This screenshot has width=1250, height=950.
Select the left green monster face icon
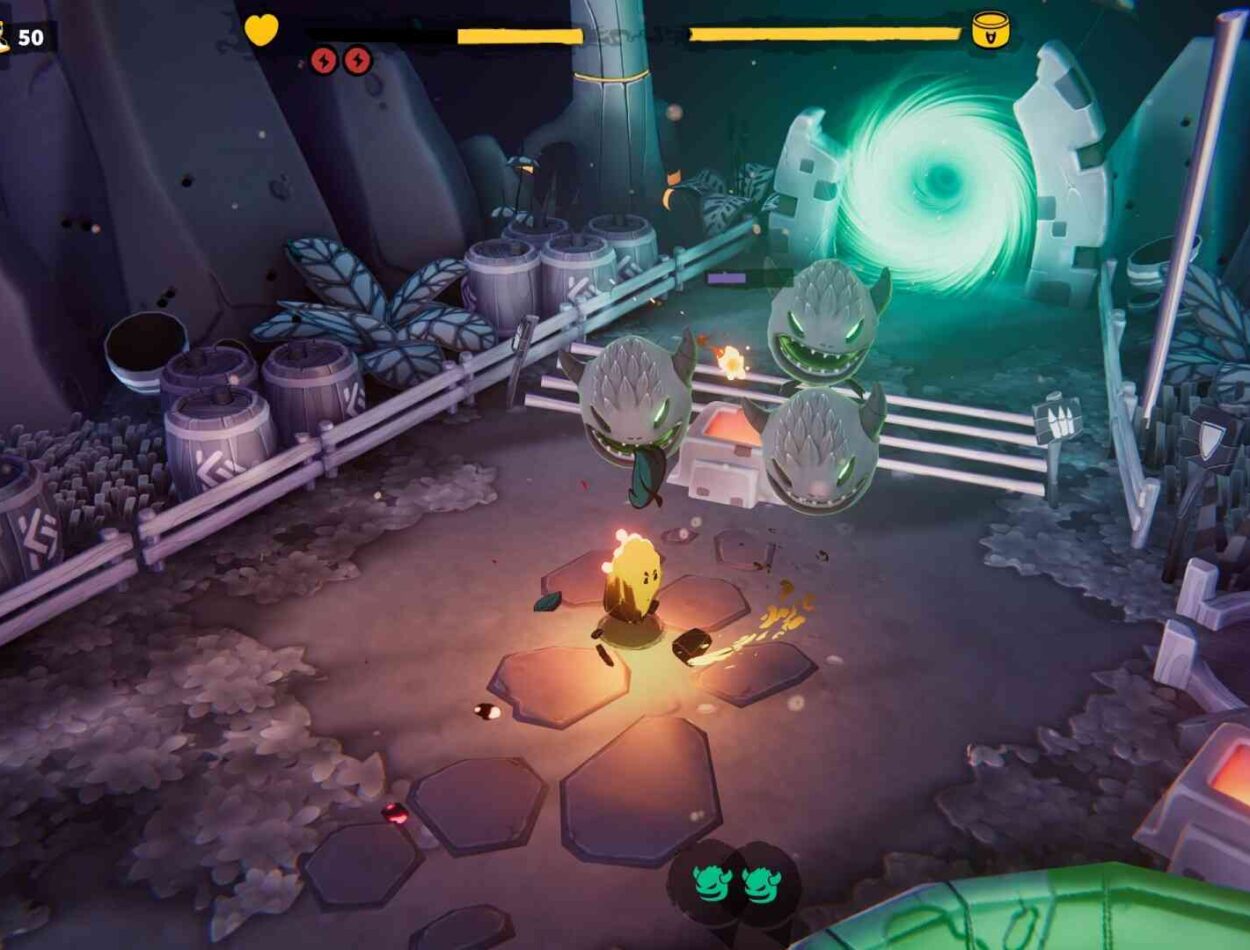[713, 883]
